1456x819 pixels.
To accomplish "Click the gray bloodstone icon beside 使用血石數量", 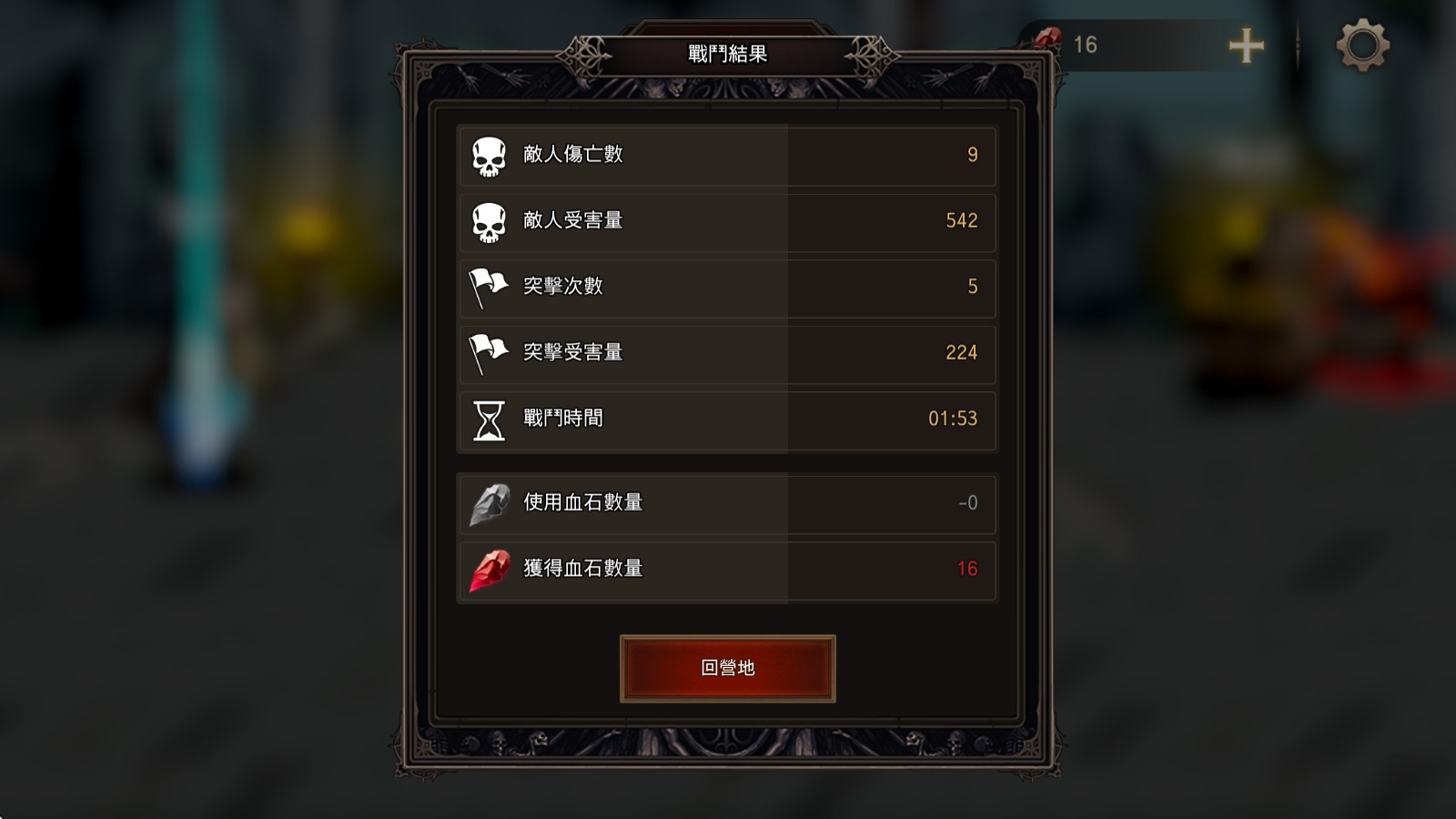I will tap(488, 504).
